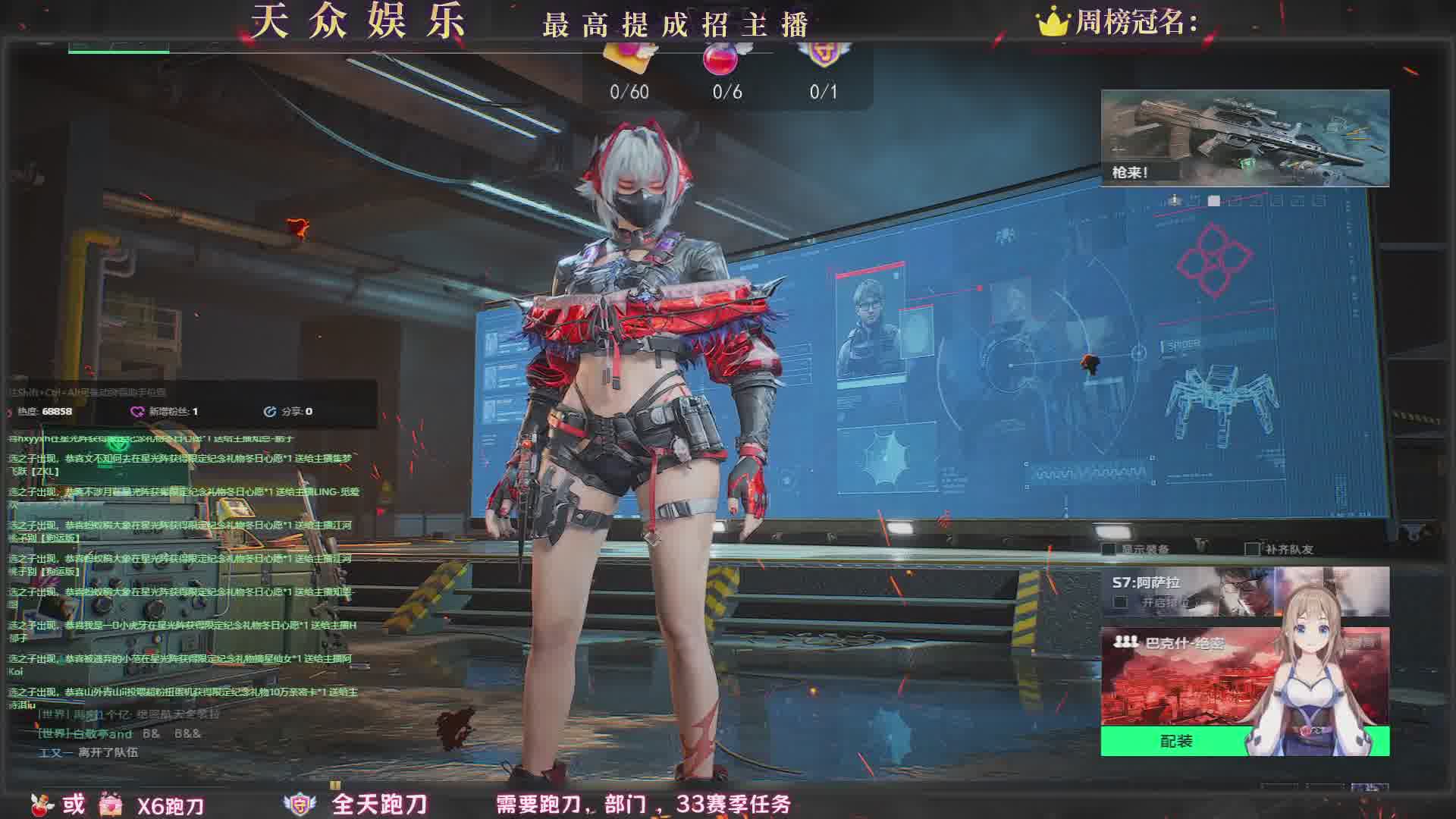Toggle the 显示装备 checkbox
This screenshot has height=819, width=1456.
coord(1109,549)
